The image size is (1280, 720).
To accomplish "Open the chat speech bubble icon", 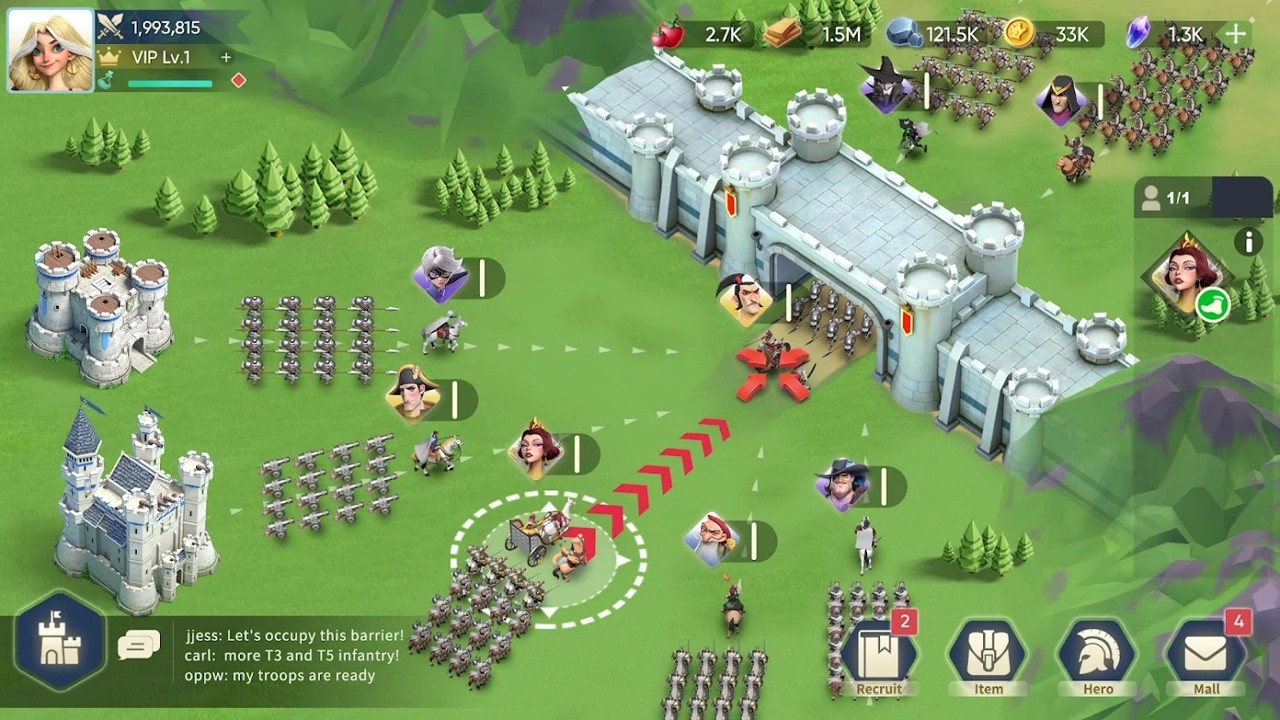I will point(138,645).
